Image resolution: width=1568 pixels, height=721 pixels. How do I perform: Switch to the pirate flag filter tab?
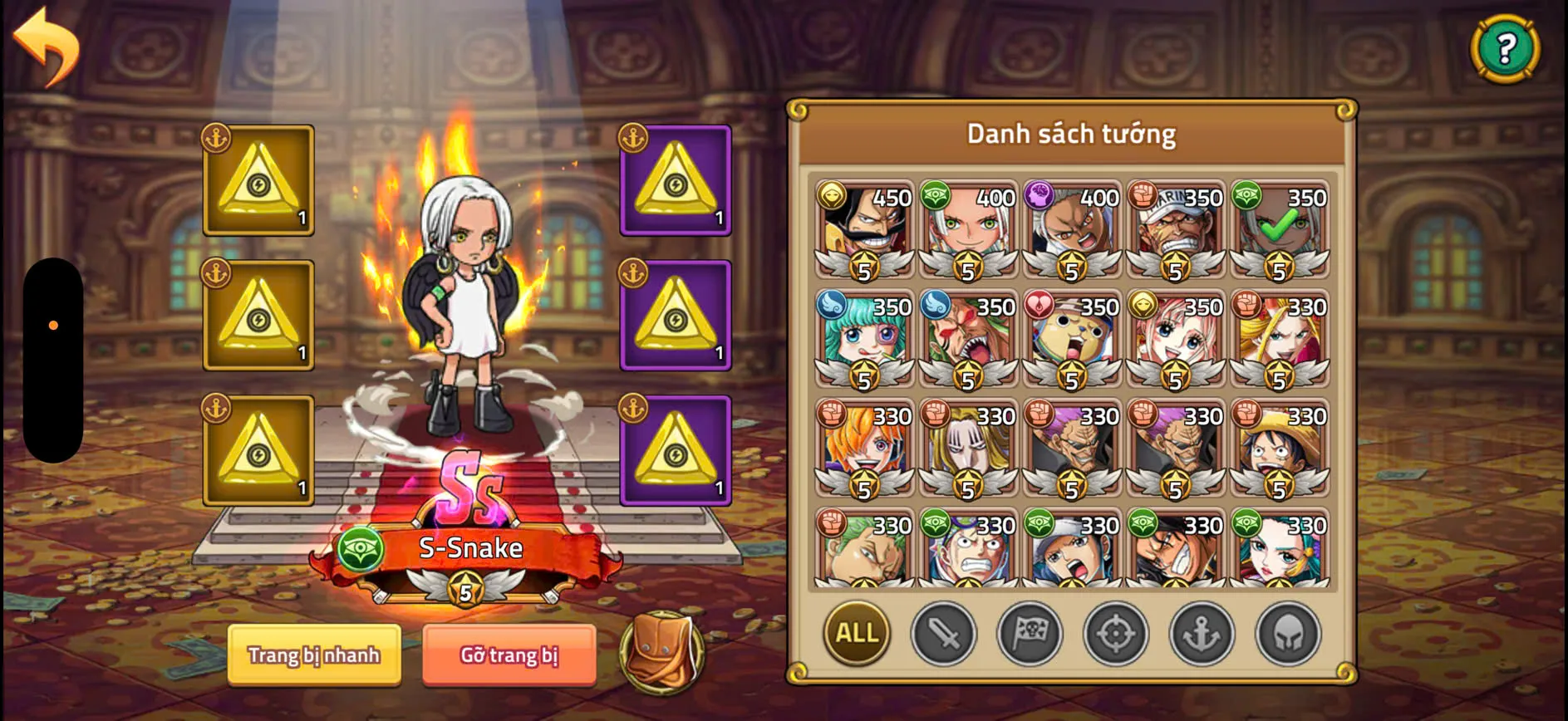1030,634
